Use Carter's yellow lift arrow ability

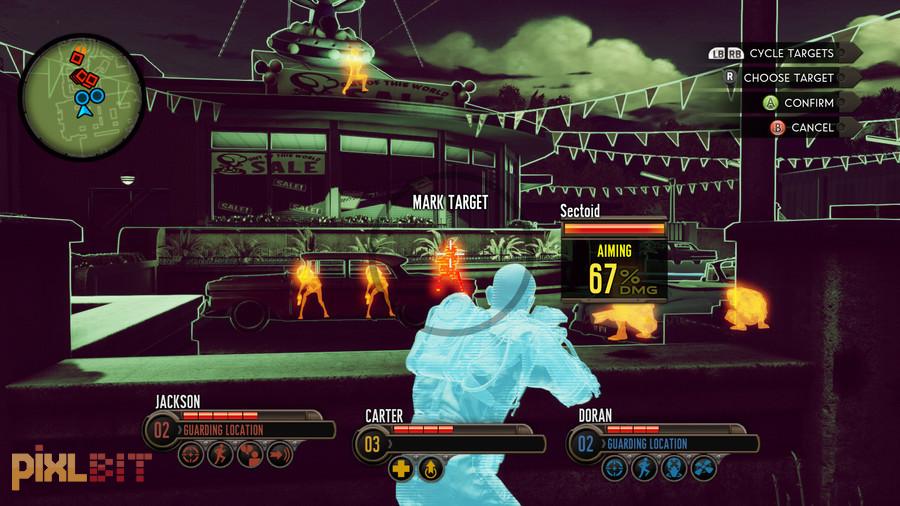pos(429,468)
